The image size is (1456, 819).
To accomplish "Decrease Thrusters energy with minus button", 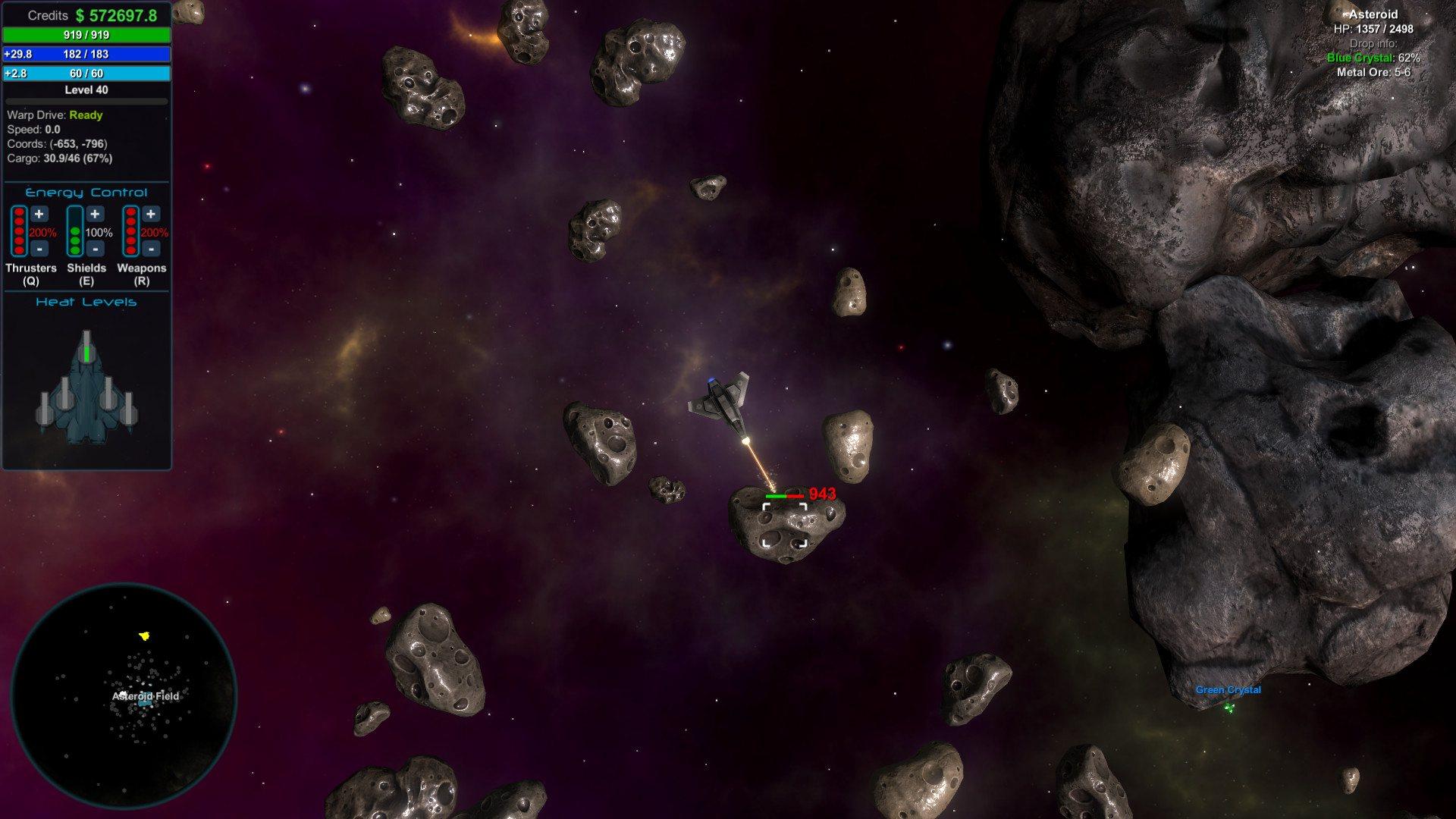I will (x=39, y=249).
